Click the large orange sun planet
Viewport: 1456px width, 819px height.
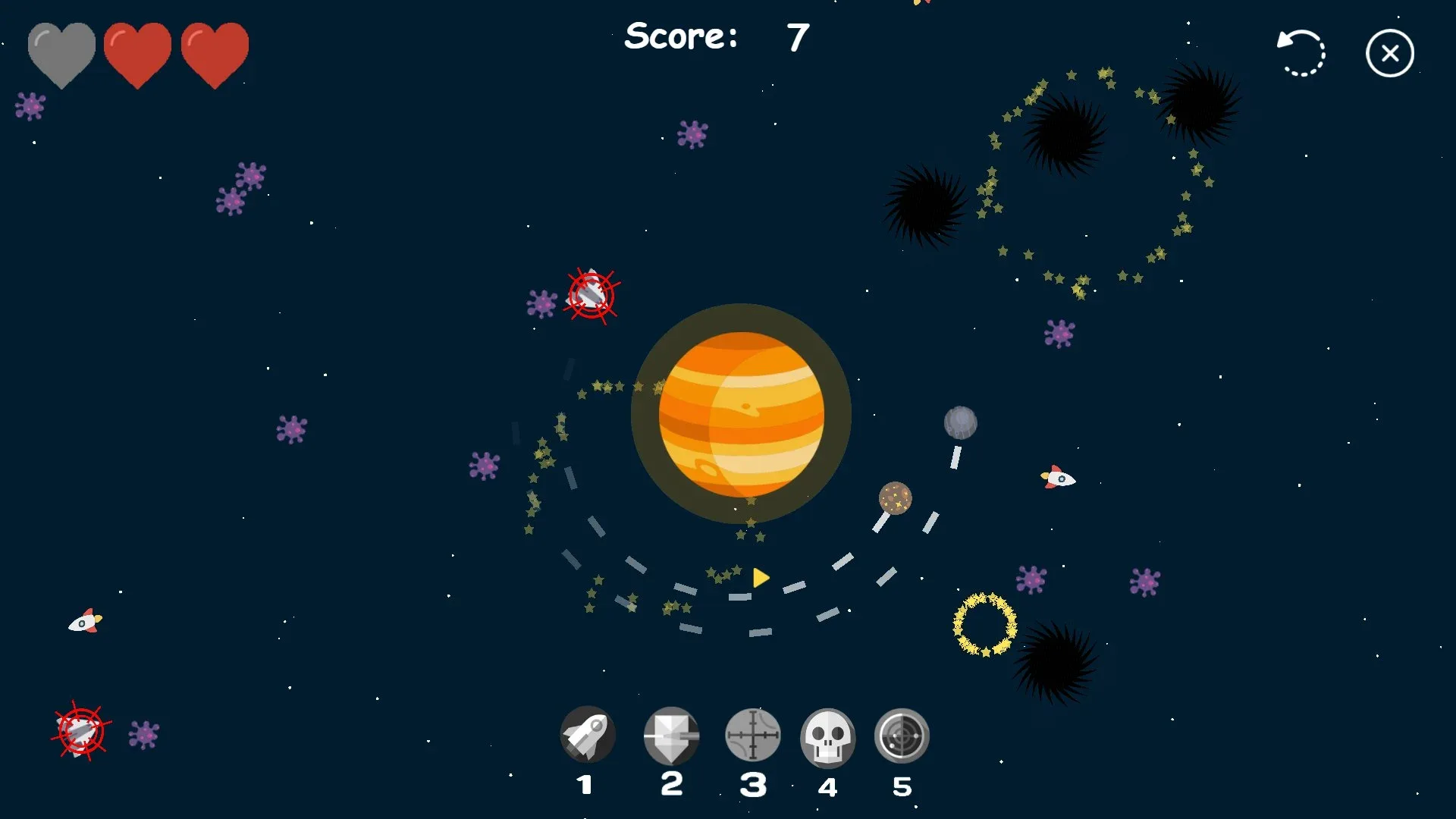742,412
